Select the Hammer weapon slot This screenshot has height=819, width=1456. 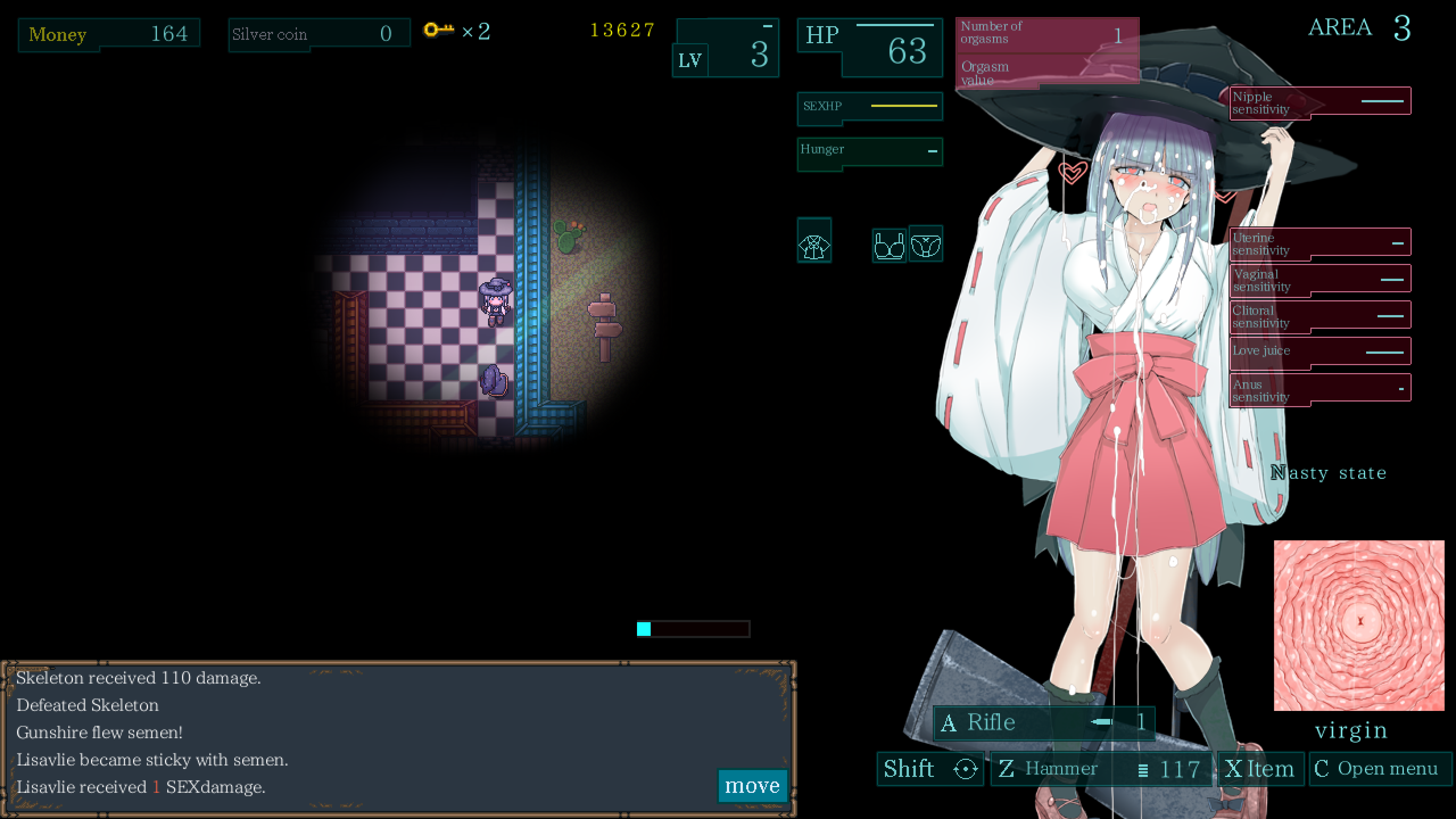[1100, 769]
